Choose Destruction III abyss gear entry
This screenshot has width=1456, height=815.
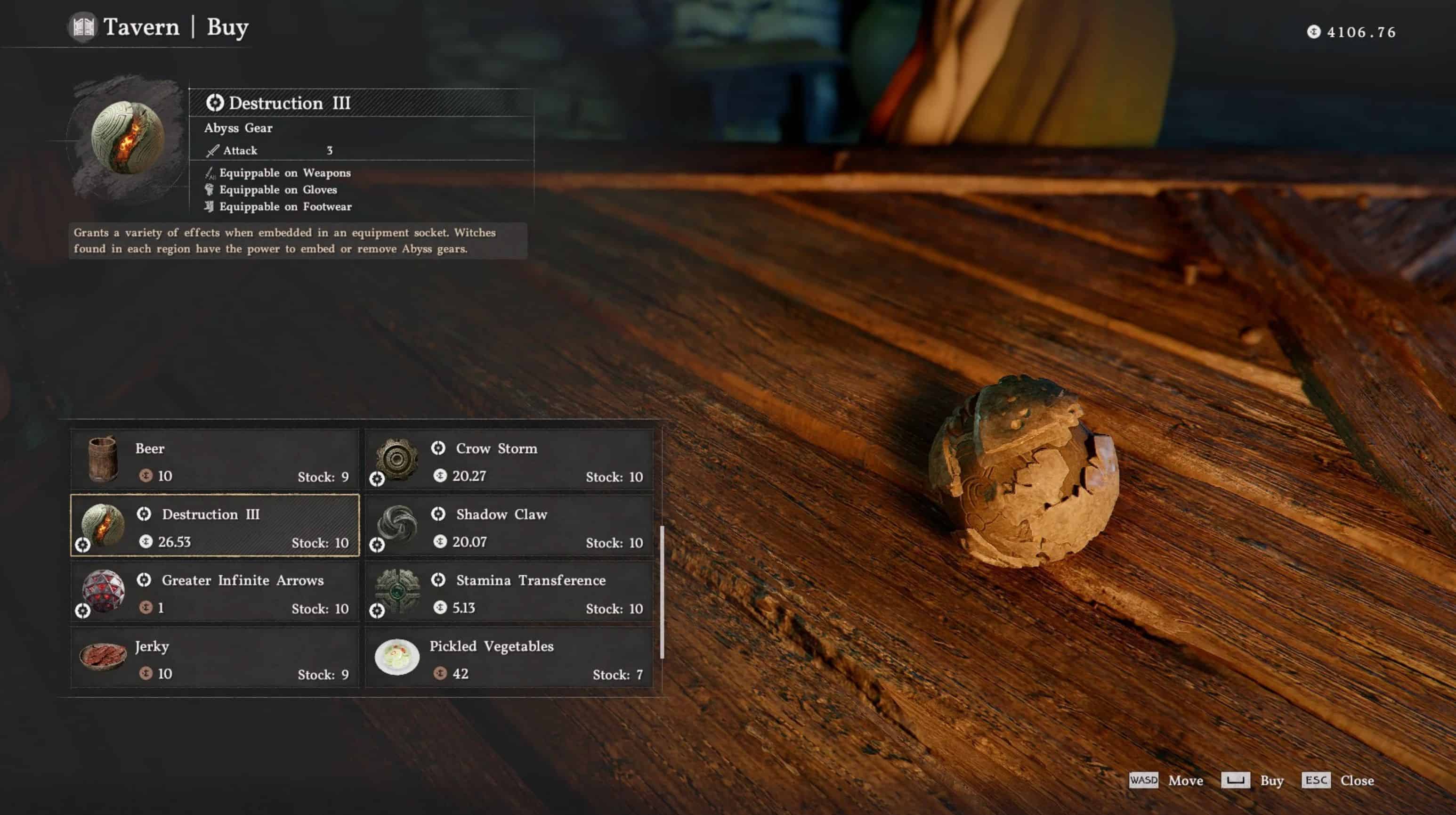click(215, 525)
